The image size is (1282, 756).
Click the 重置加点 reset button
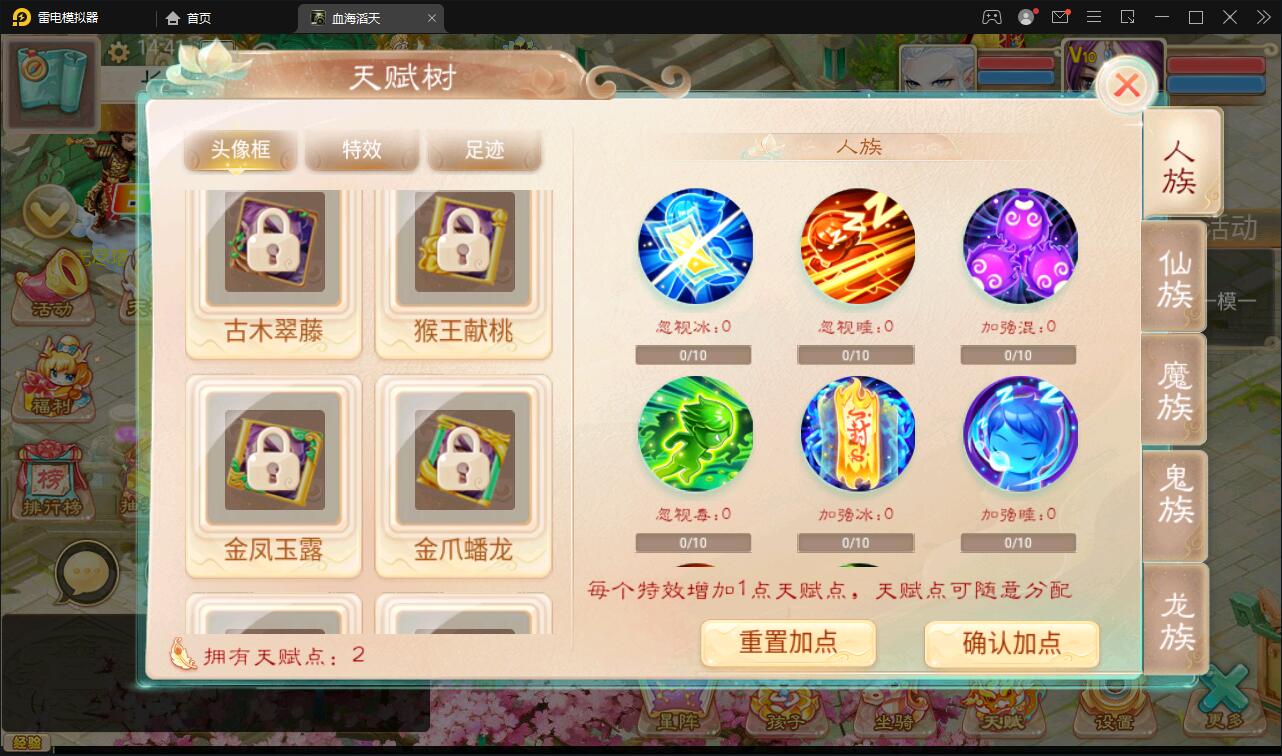coord(787,644)
